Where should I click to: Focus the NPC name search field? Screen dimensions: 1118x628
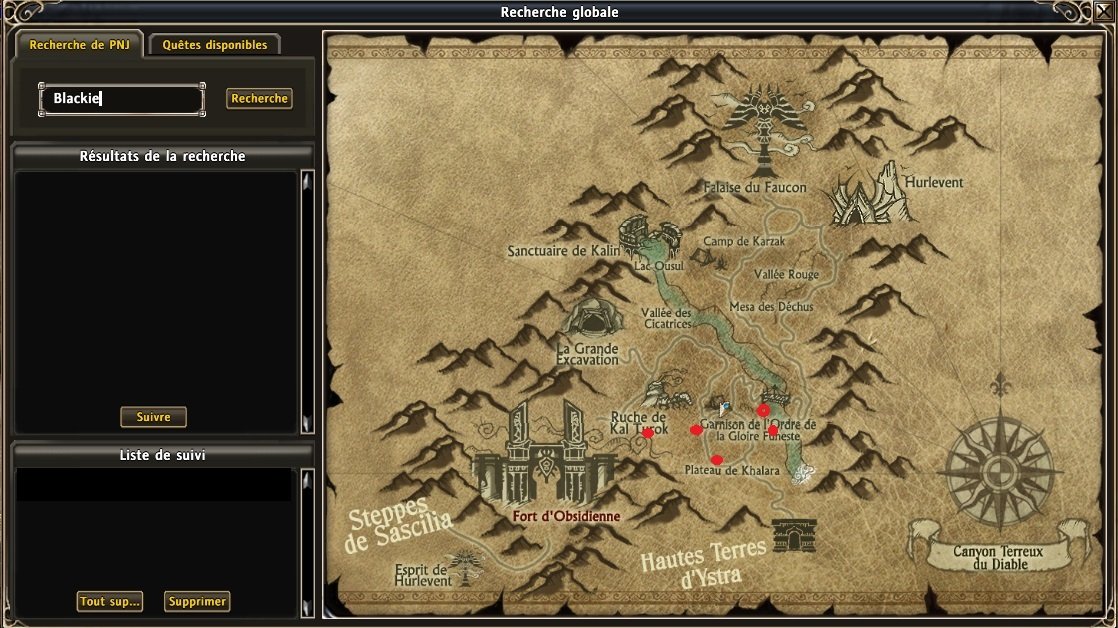[122, 99]
